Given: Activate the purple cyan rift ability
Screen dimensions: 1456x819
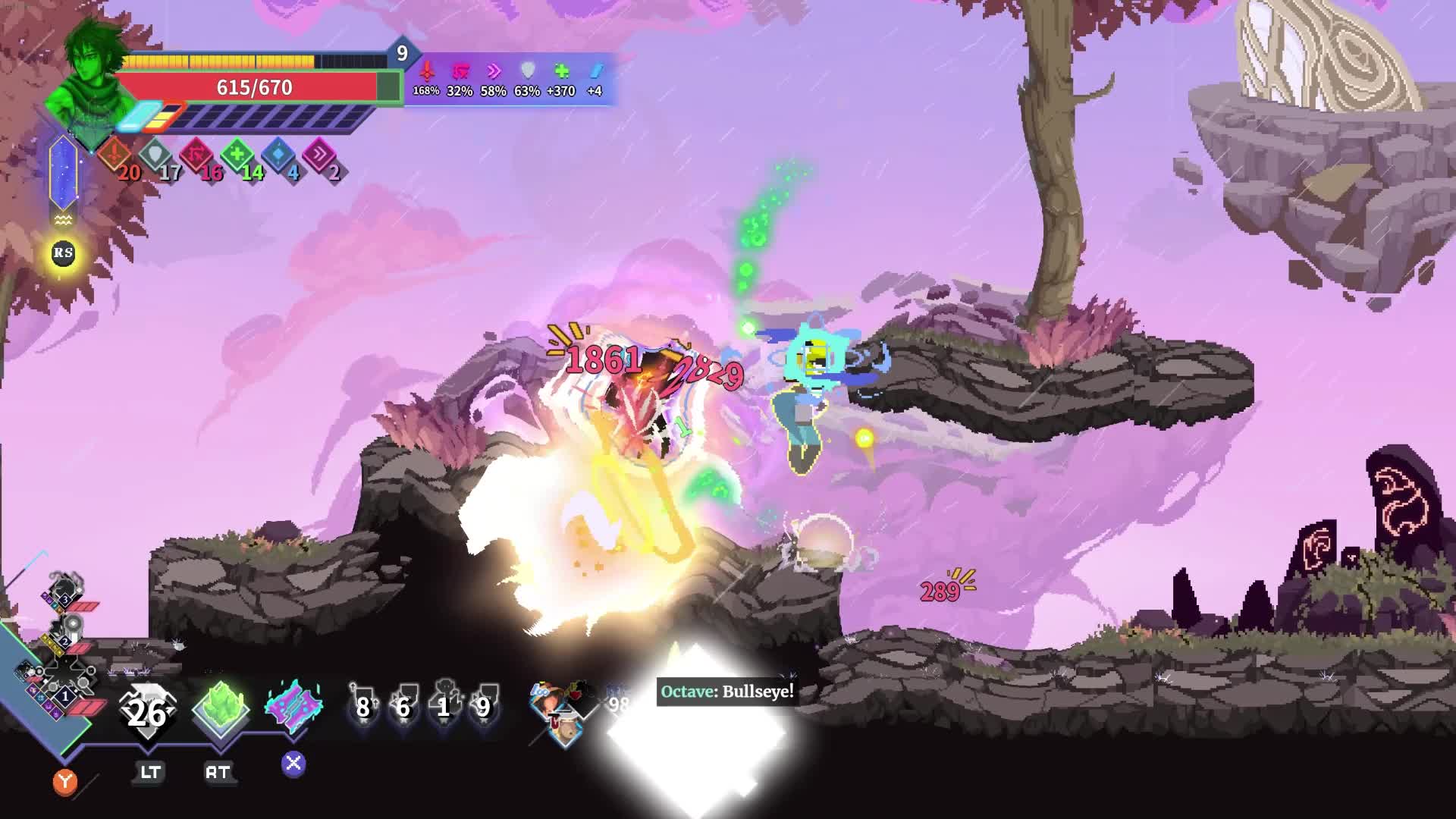Looking at the screenshot, I should pyautogui.click(x=293, y=707).
